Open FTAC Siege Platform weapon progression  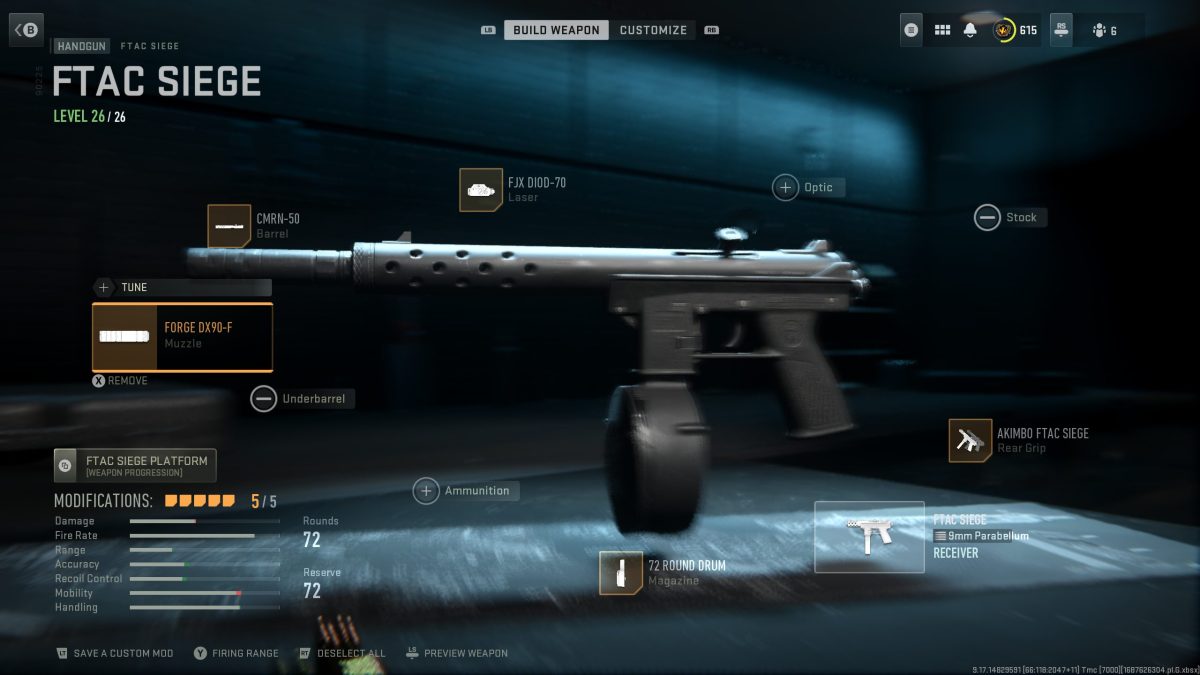tap(135, 466)
